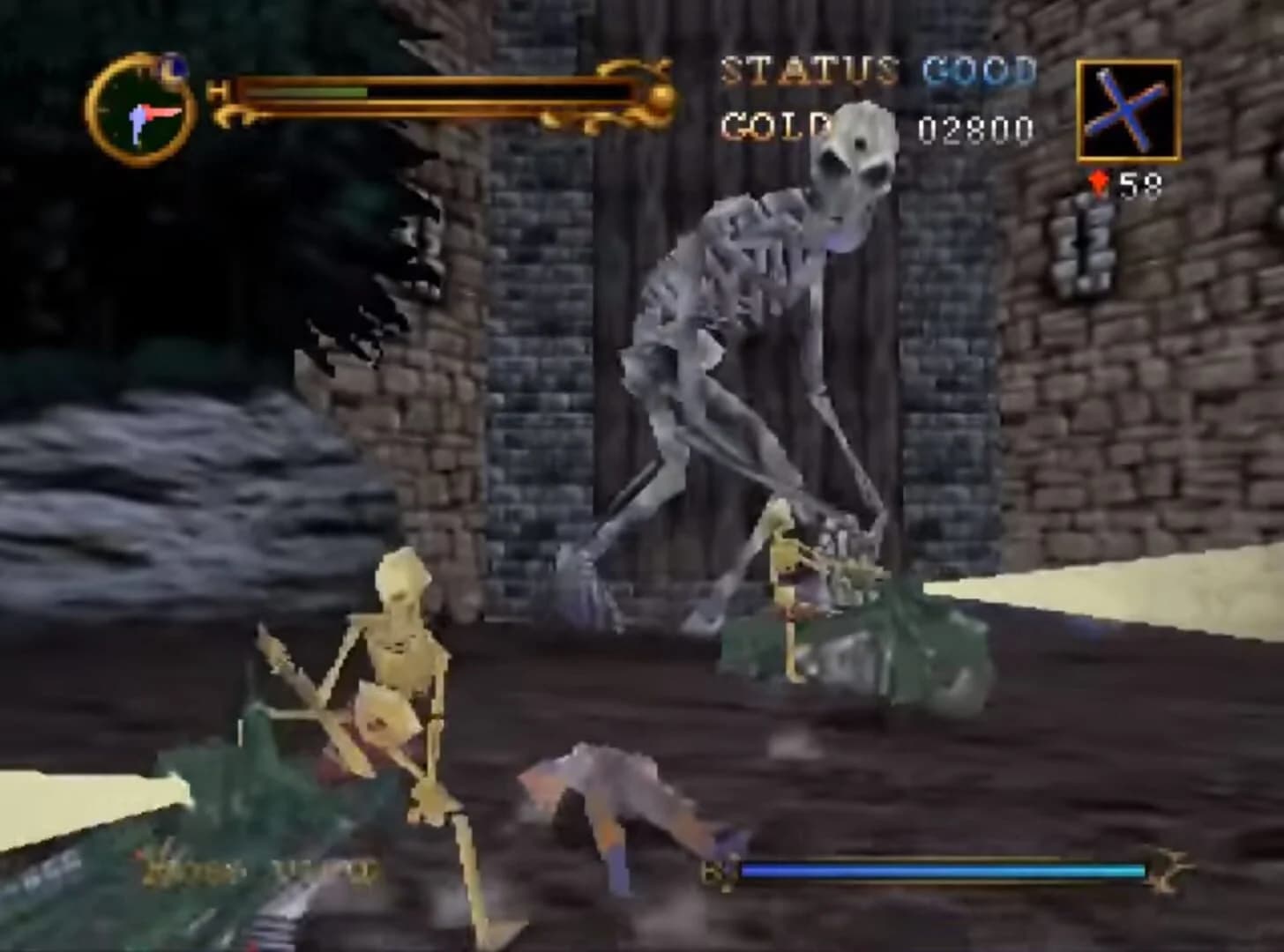The width and height of the screenshot is (1284, 952).
Task: Click the skull emblem at the boss bar's right end
Action: 1166,868
